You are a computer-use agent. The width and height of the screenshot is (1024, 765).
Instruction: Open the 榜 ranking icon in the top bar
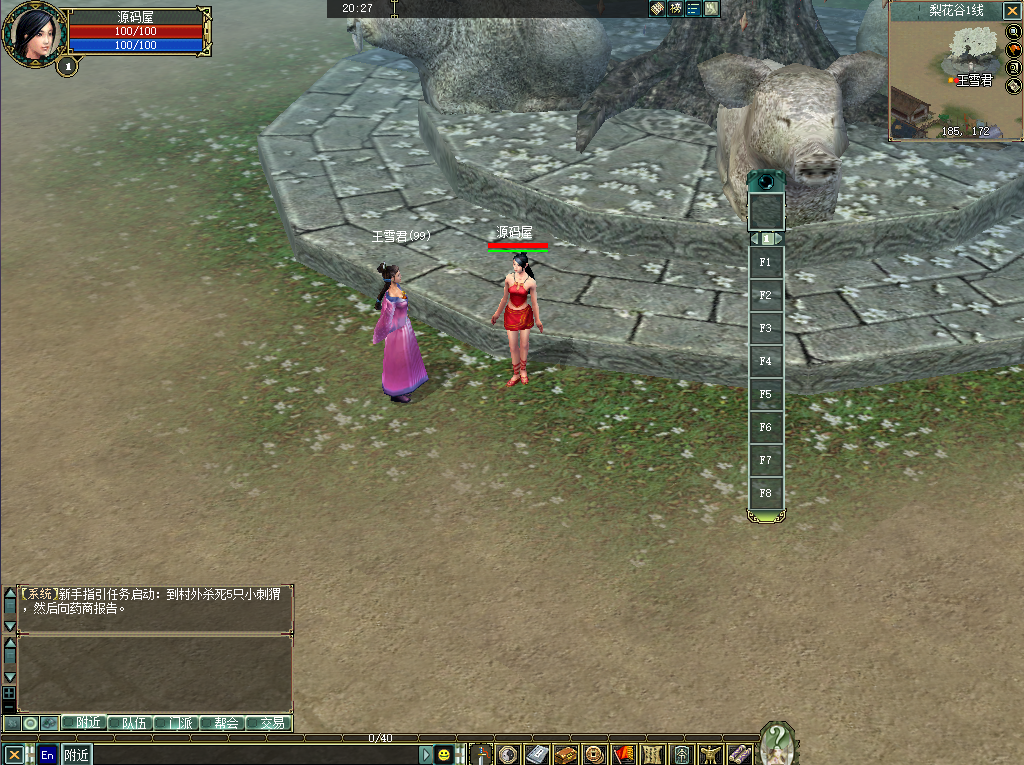675,8
